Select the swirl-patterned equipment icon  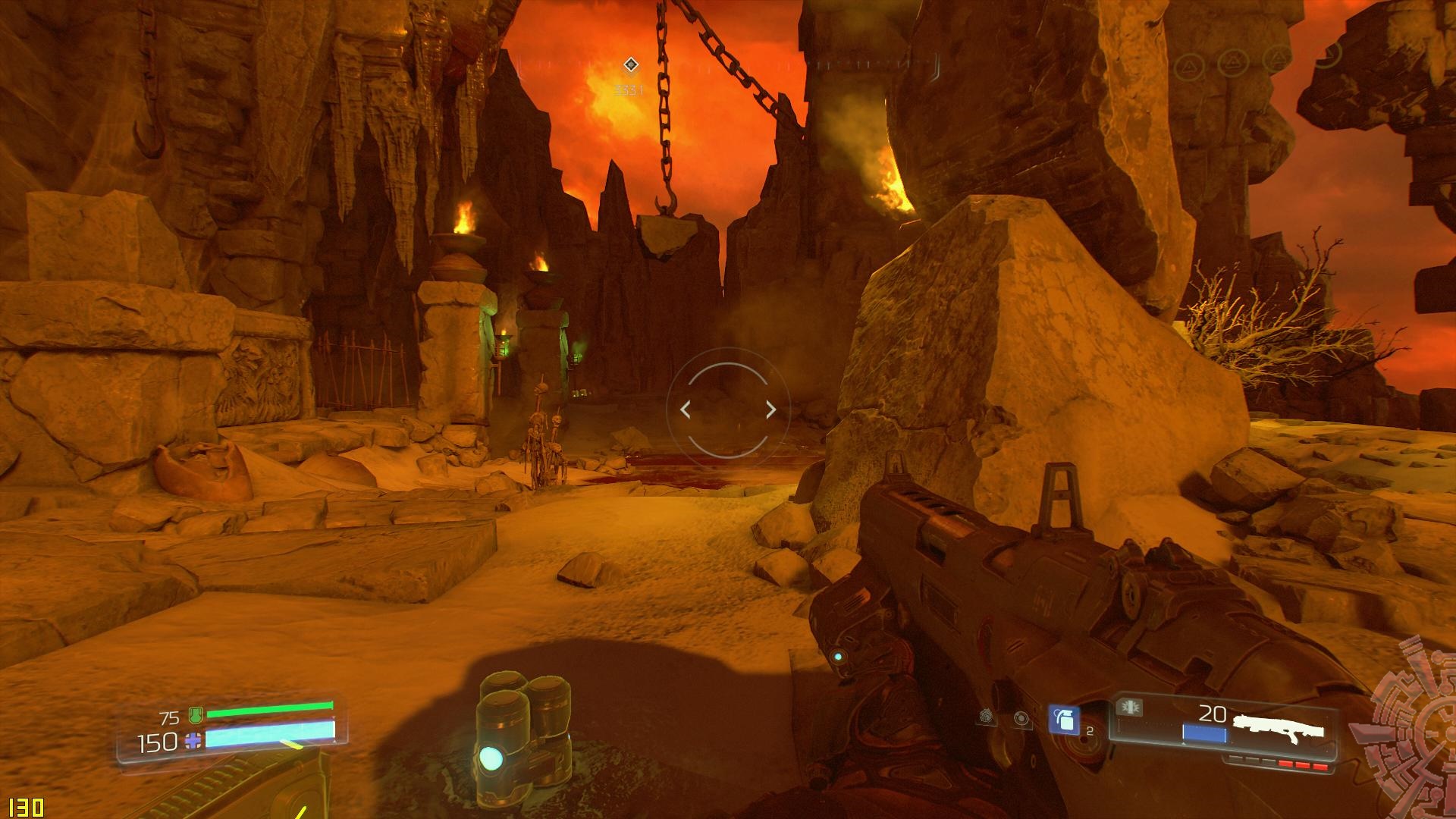click(x=986, y=715)
